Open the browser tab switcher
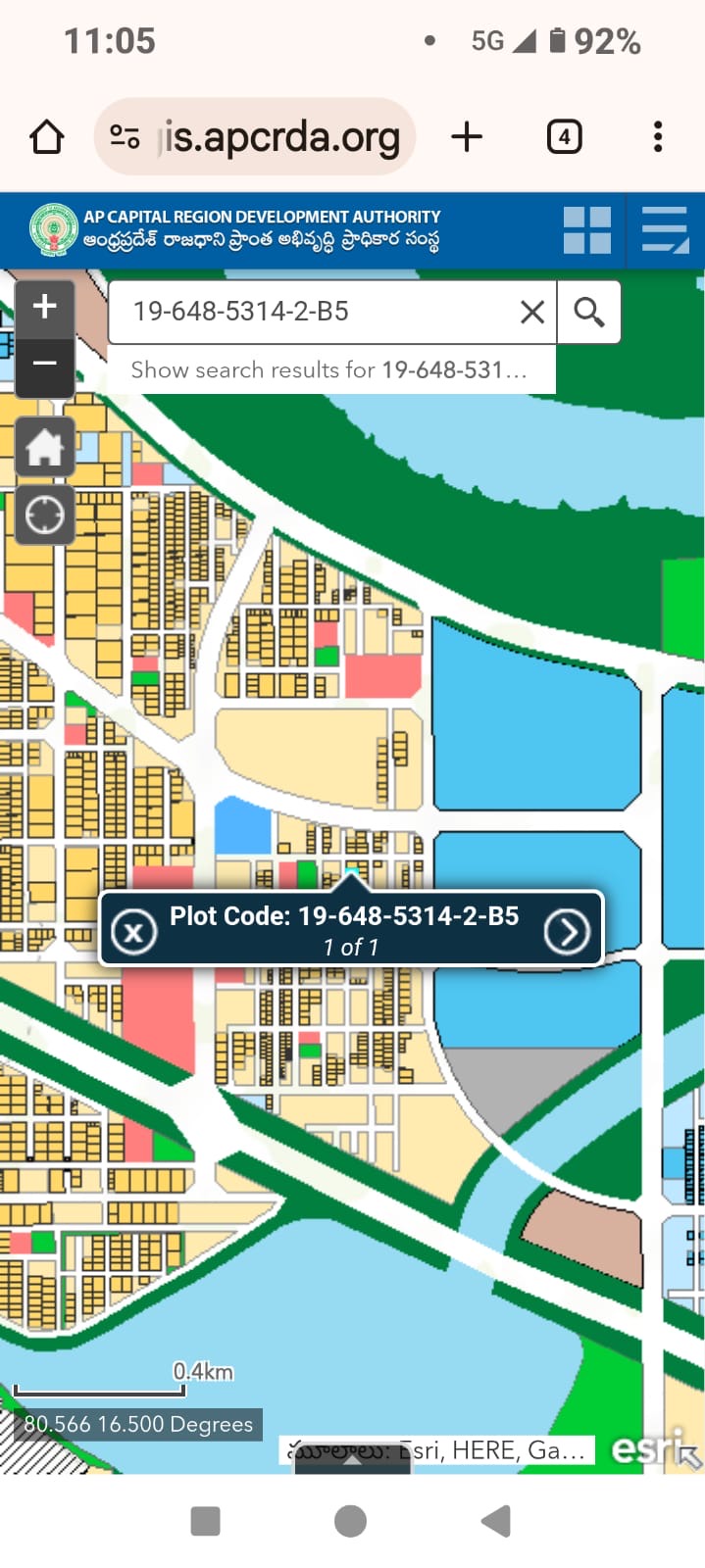Screen dimensions: 705x1568 pyautogui.click(x=564, y=137)
